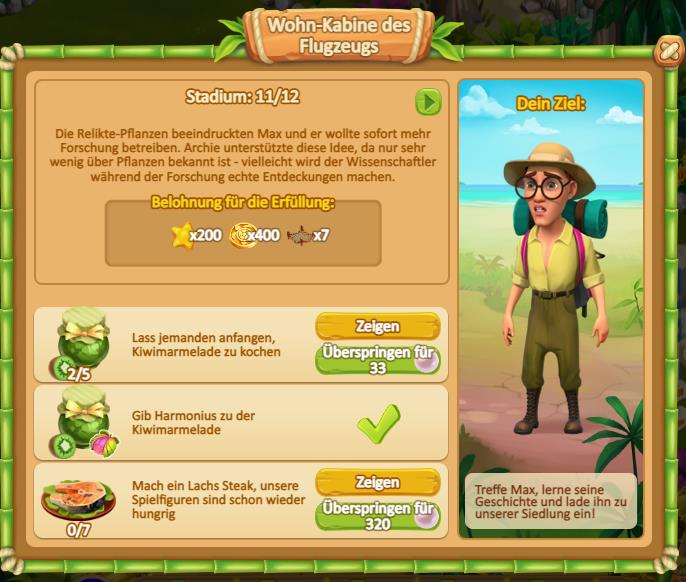This screenshot has width=686, height=582.
Task: Select the Lachs Steak plate icon
Action: 78,499
